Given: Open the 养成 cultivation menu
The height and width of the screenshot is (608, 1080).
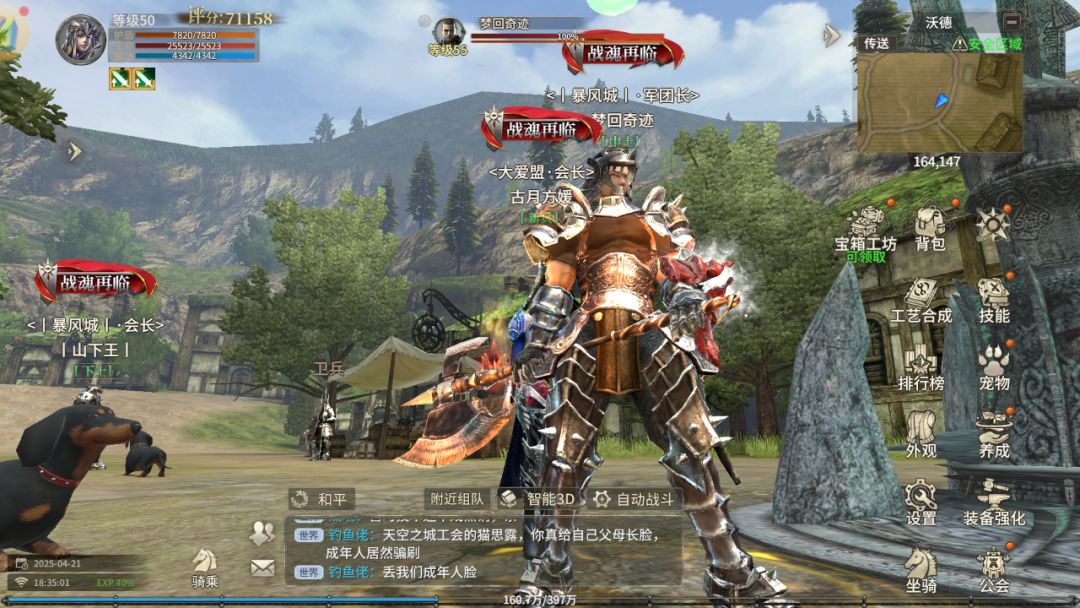Looking at the screenshot, I should (x=994, y=434).
